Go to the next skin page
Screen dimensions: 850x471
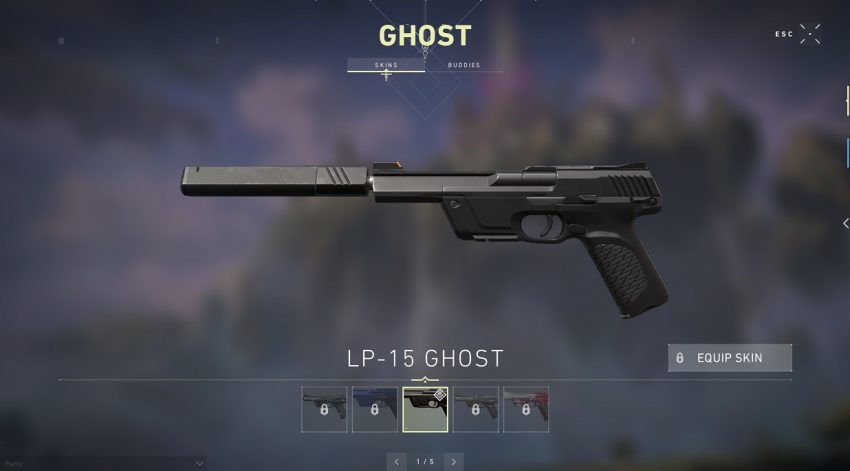(453, 461)
